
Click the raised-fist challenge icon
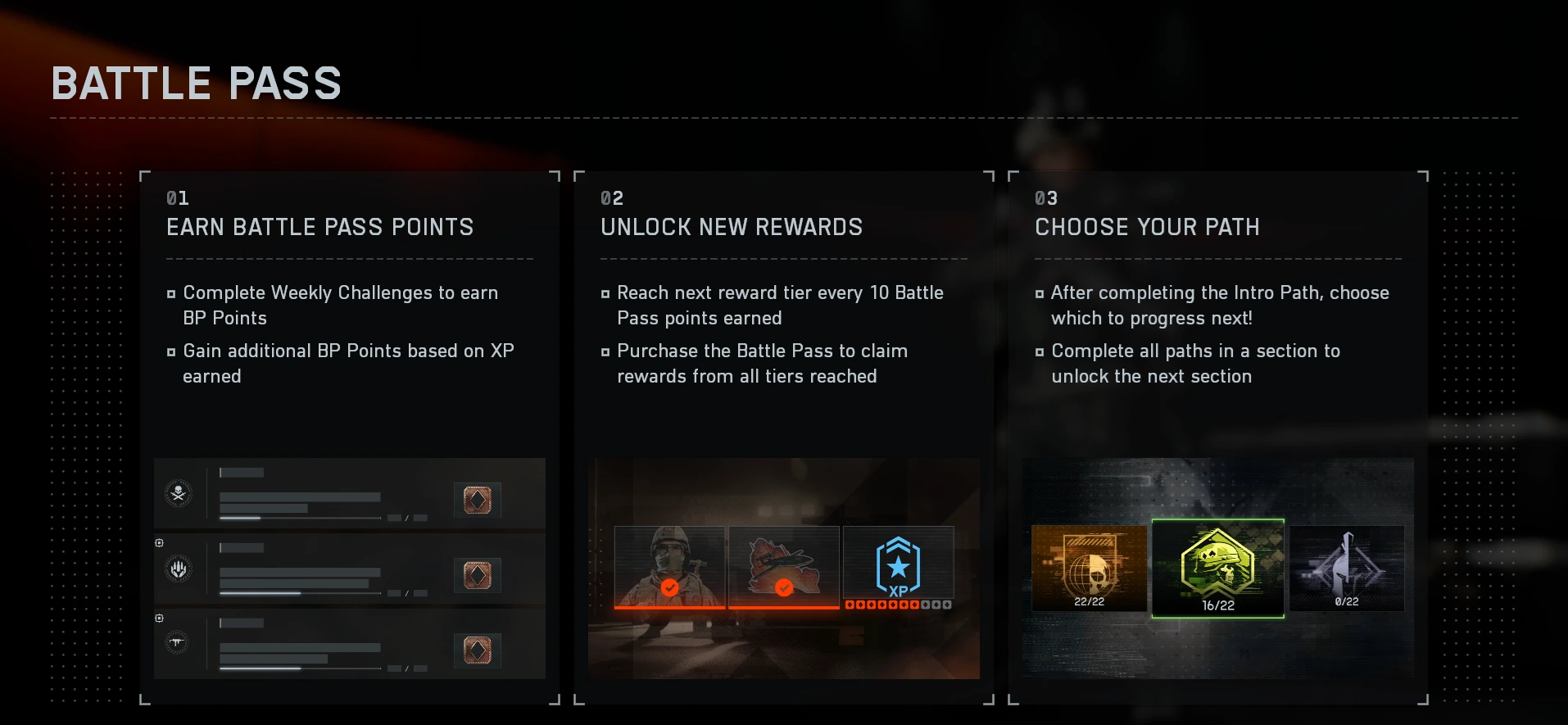tap(179, 569)
